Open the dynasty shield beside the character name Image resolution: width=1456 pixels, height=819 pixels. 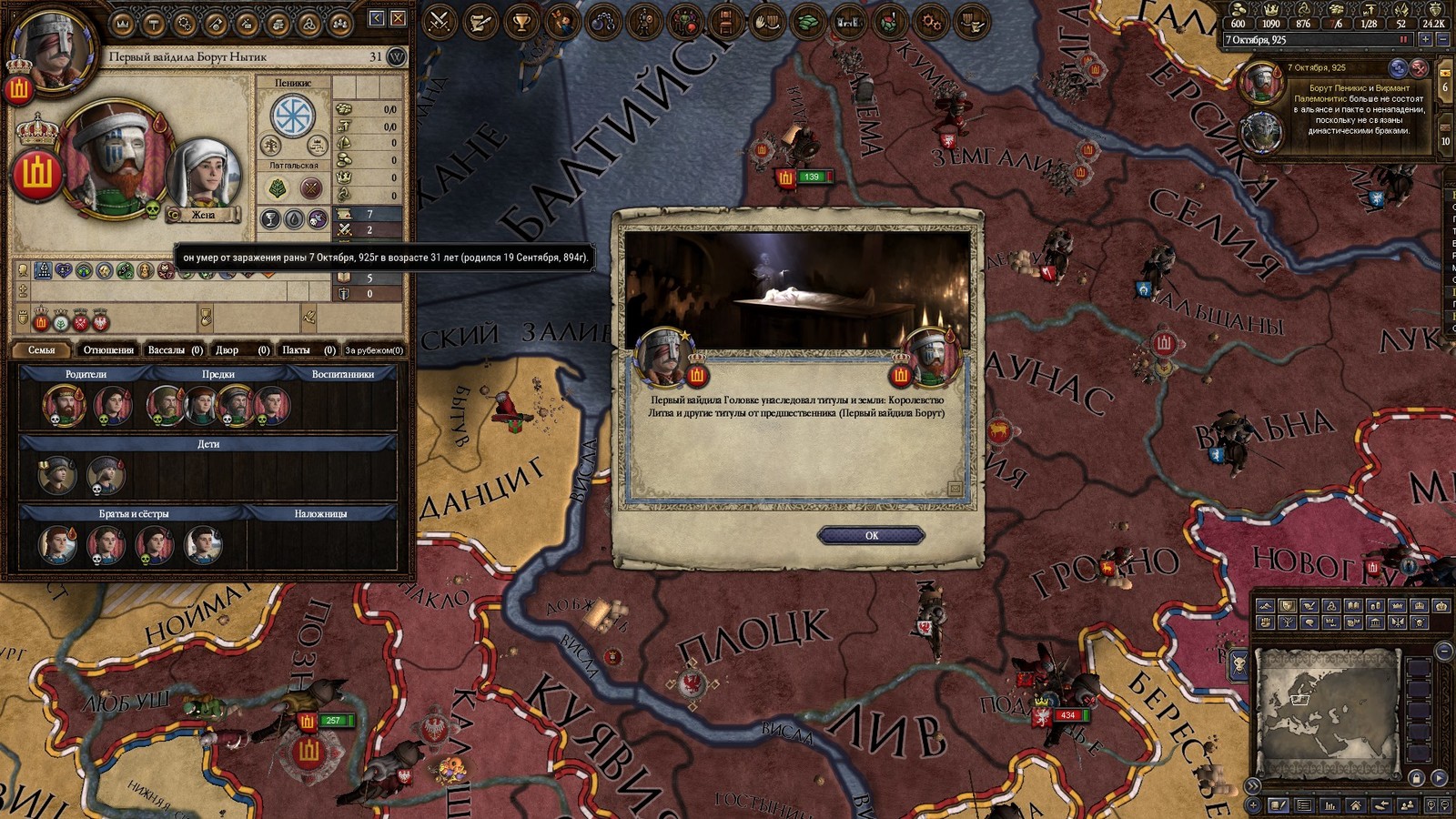[397, 56]
